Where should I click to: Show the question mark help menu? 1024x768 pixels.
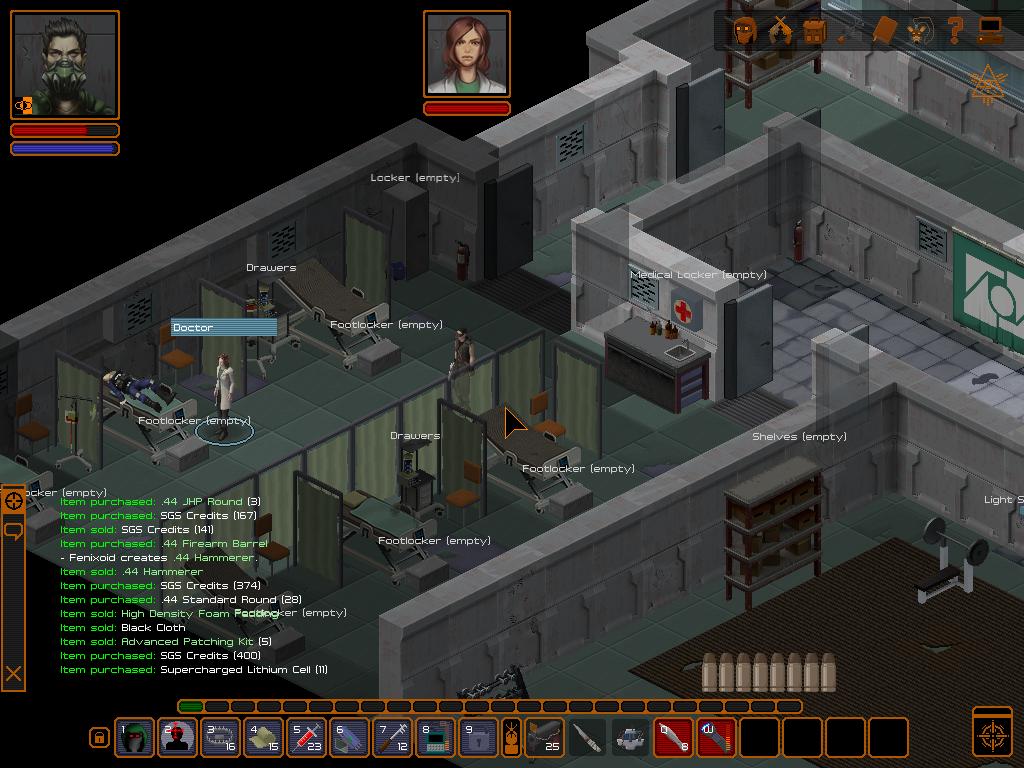coord(955,30)
